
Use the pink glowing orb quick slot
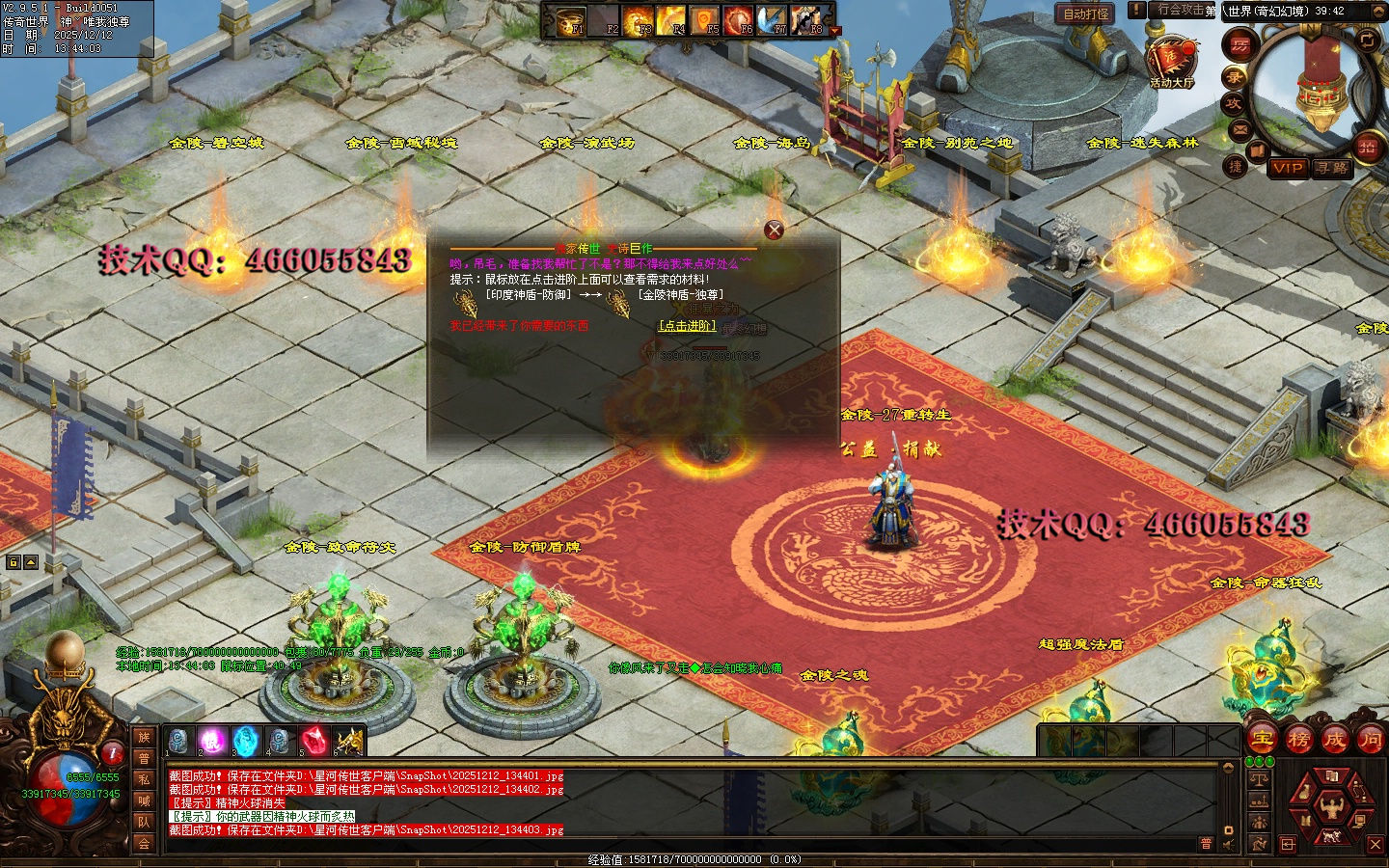coord(212,741)
